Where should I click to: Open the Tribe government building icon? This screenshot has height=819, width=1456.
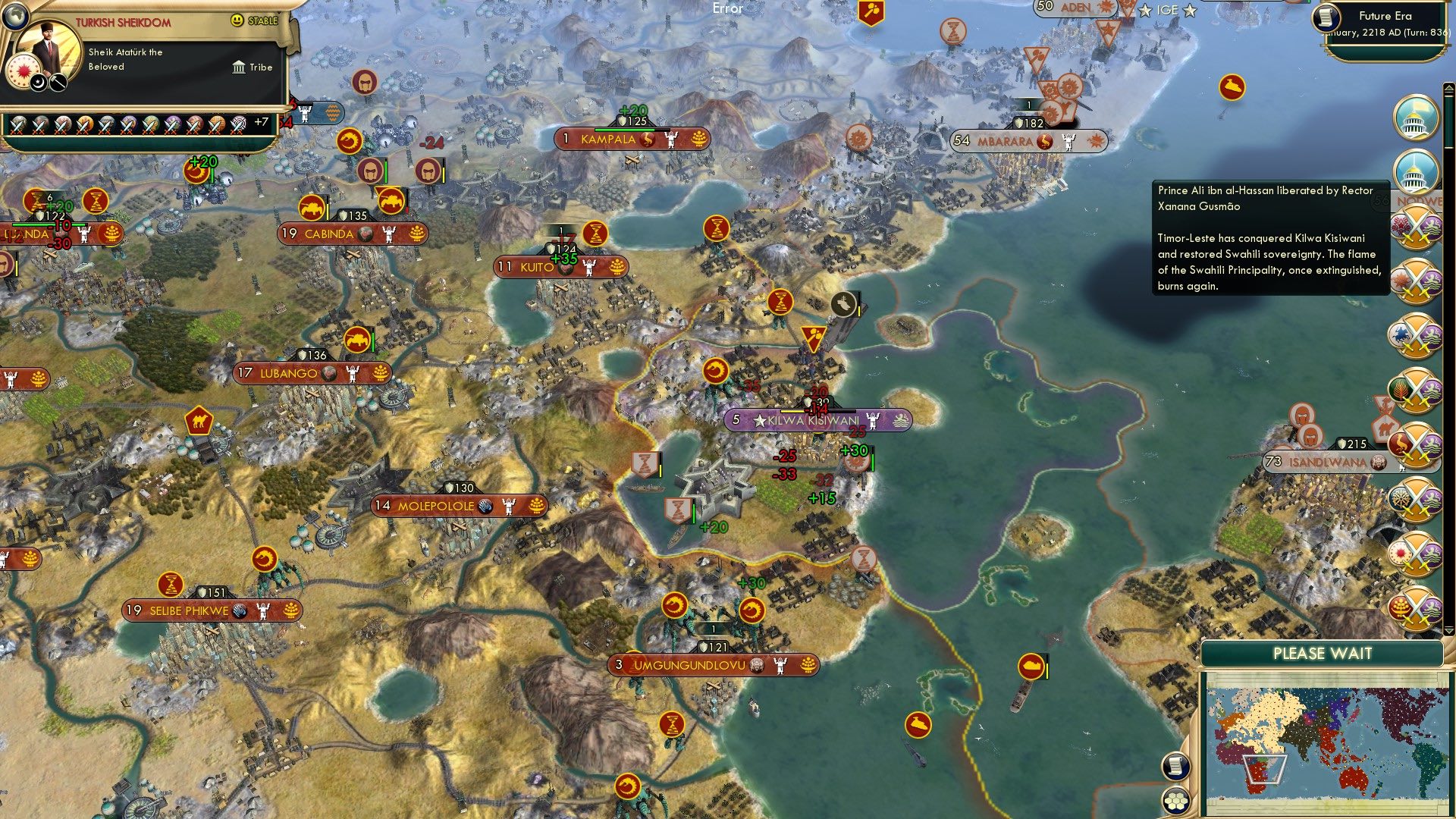click(239, 67)
